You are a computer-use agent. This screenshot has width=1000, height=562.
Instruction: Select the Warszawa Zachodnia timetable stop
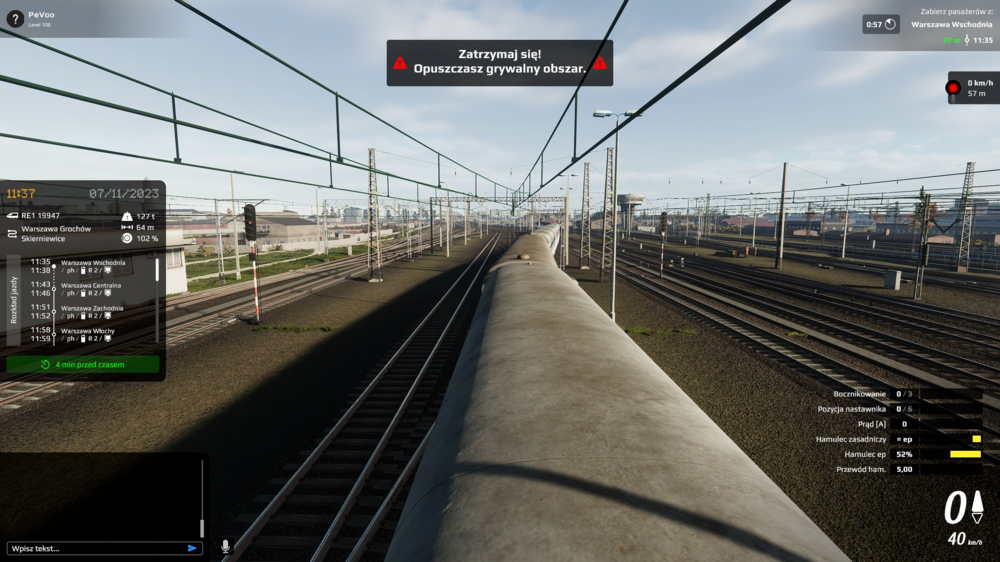pyautogui.click(x=92, y=312)
